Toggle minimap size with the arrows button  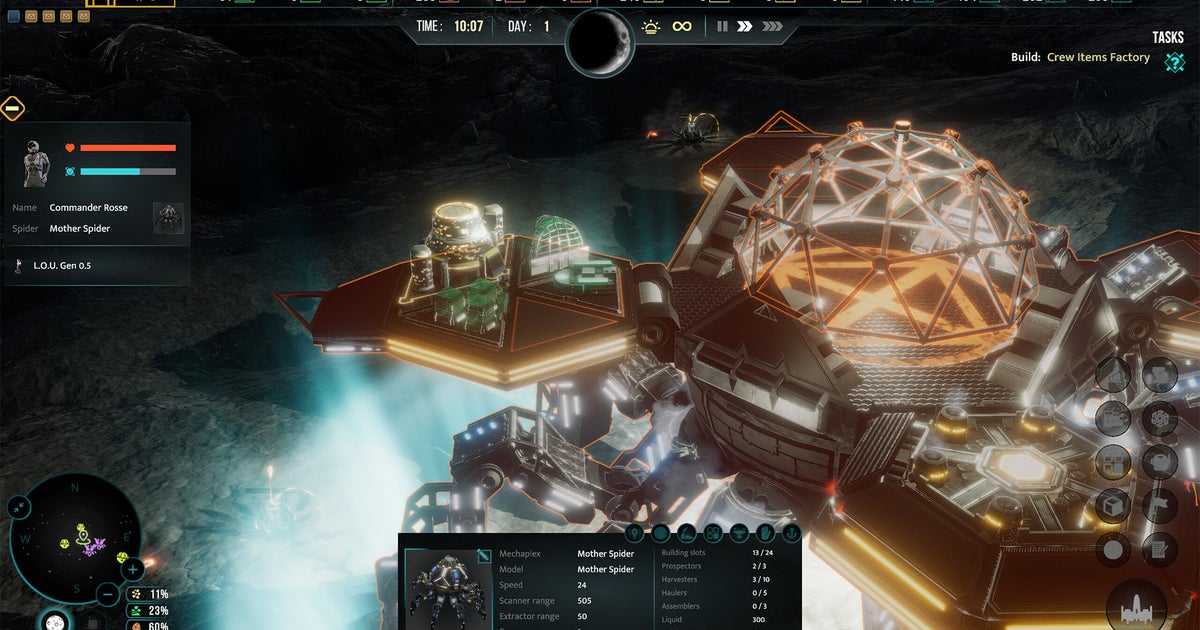point(20,508)
